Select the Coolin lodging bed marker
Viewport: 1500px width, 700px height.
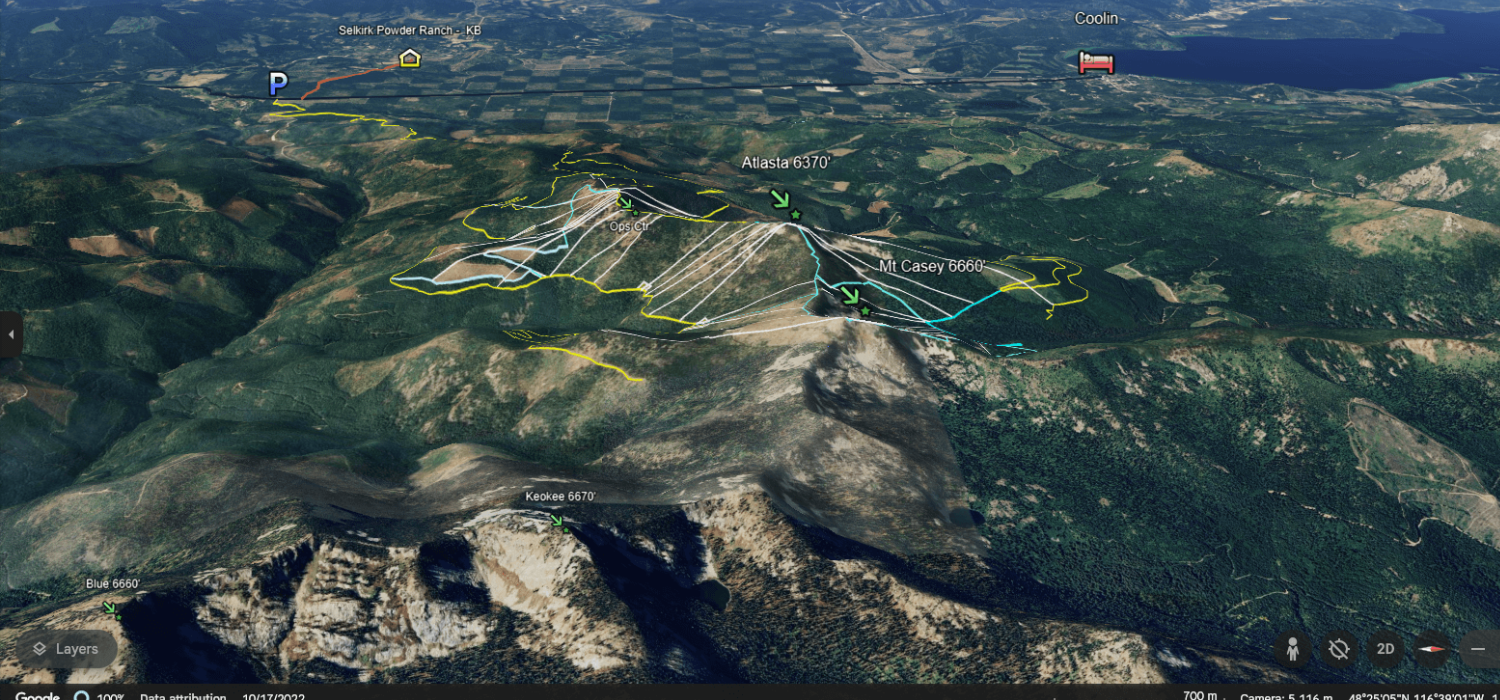tap(1096, 63)
